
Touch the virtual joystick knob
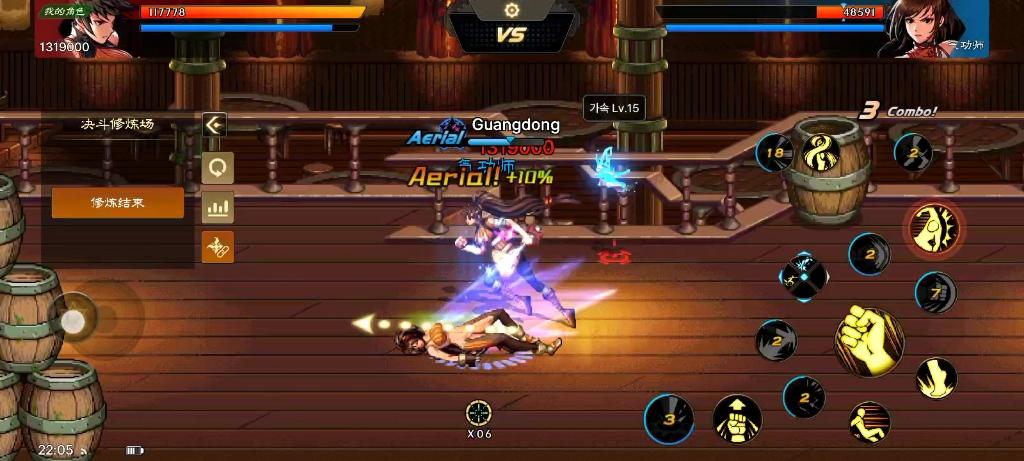tap(73, 320)
